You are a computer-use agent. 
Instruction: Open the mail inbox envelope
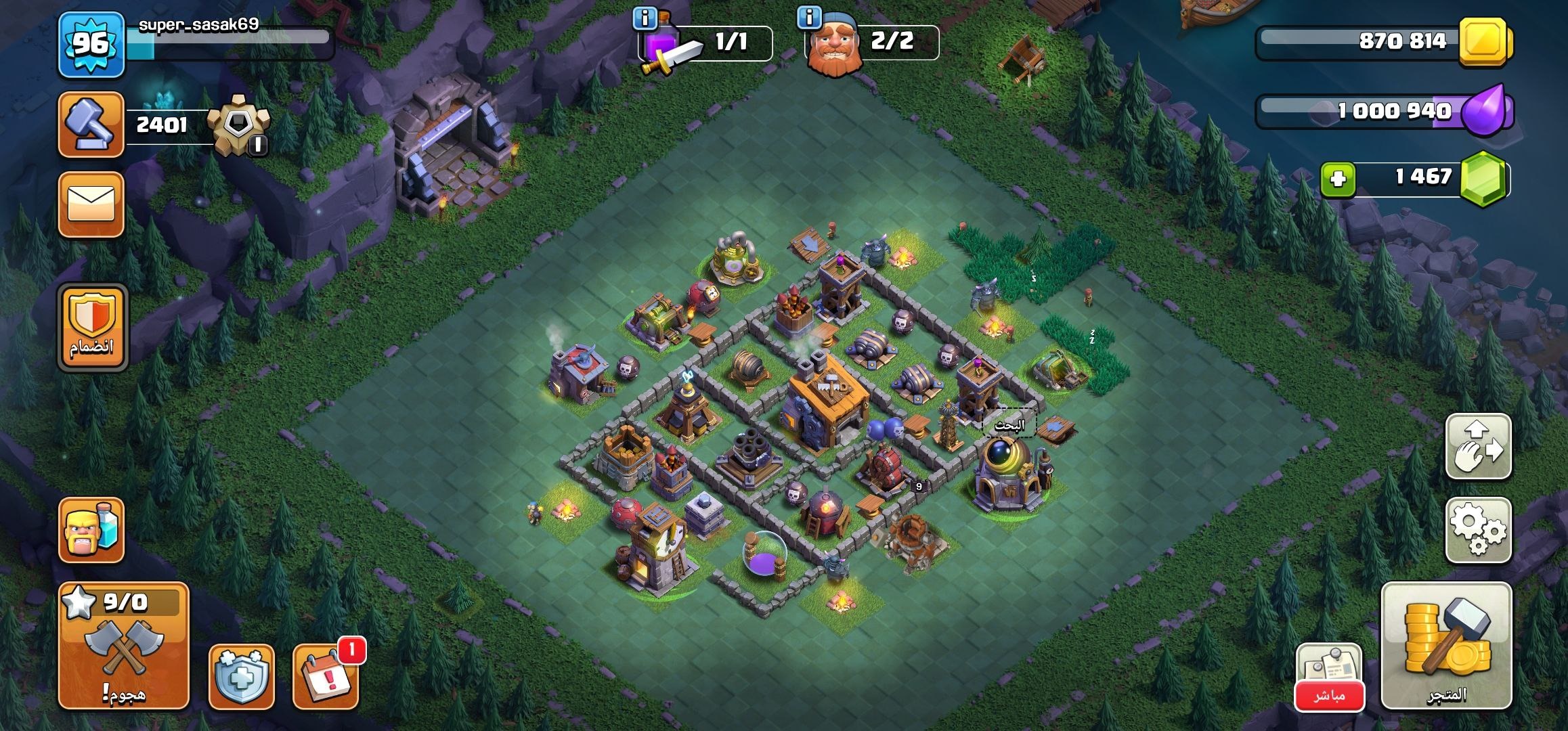91,204
